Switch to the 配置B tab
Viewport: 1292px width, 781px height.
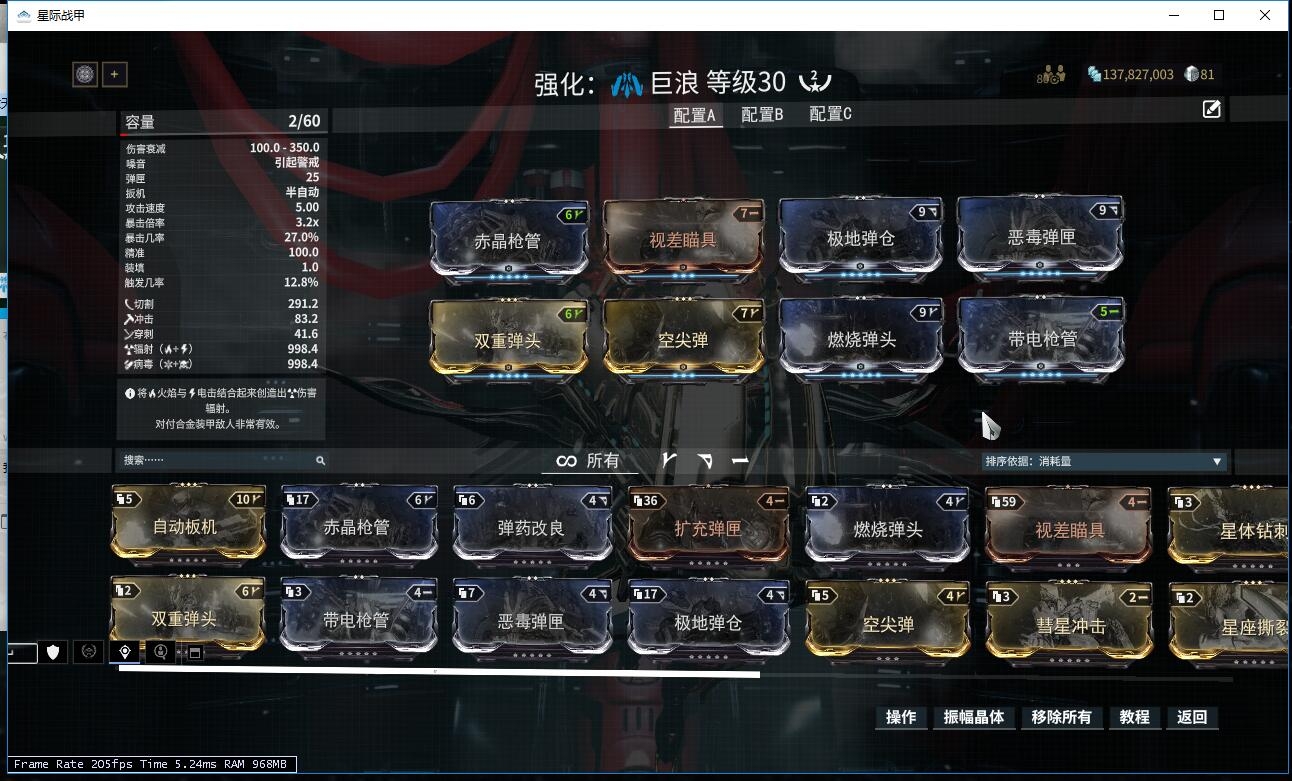[761, 114]
